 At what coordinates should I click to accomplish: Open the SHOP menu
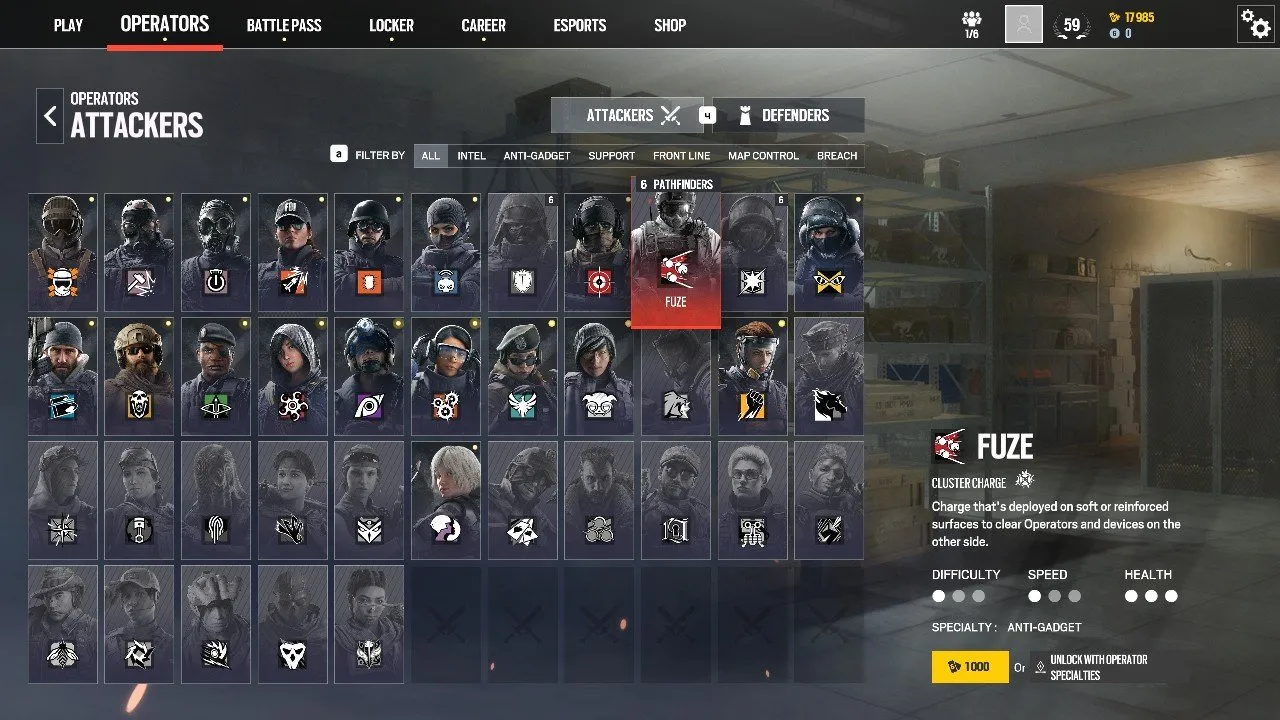pos(669,25)
